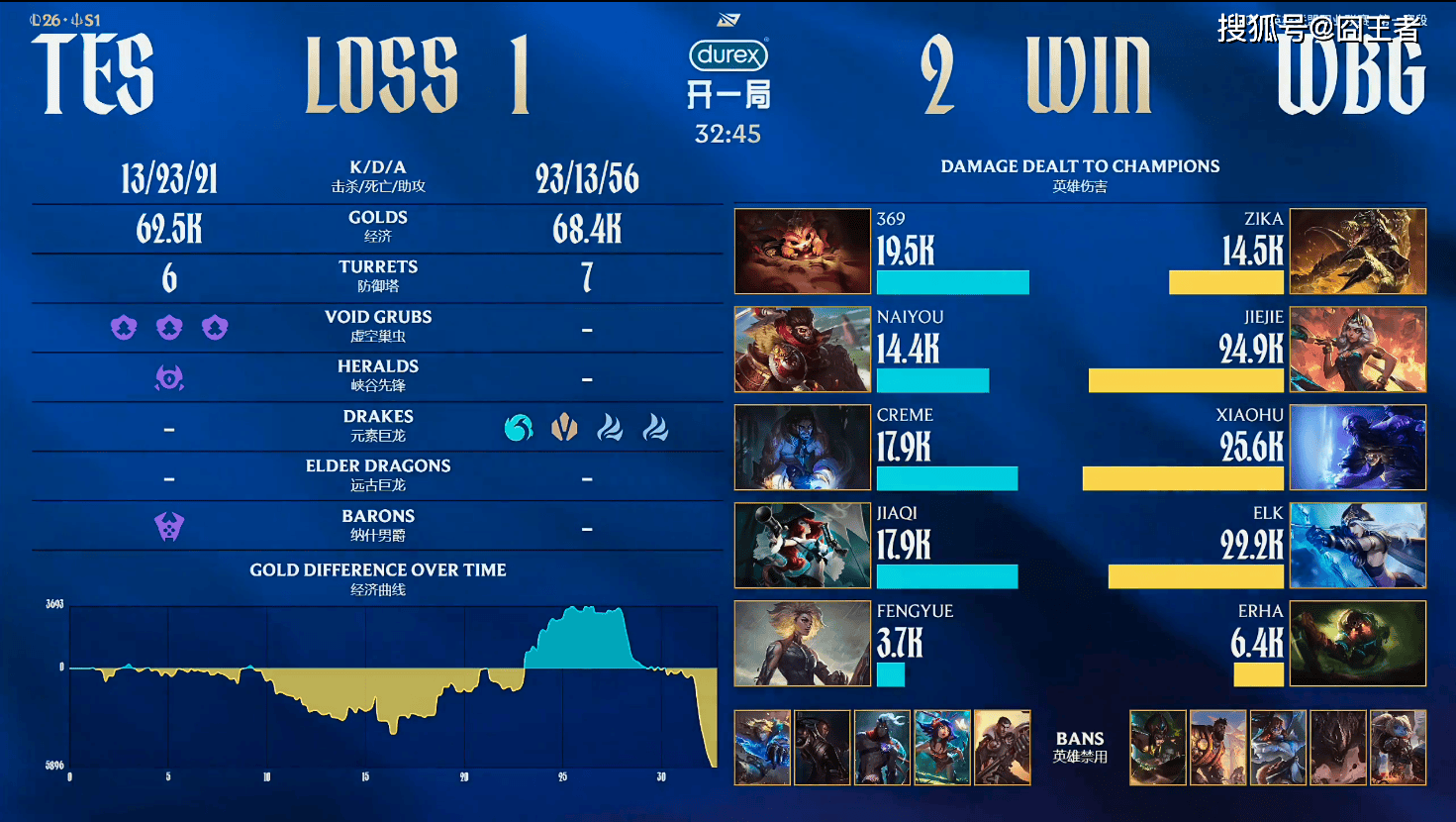This screenshot has height=822, width=1456.
Task: Click the TES Baron icon
Action: tap(169, 526)
